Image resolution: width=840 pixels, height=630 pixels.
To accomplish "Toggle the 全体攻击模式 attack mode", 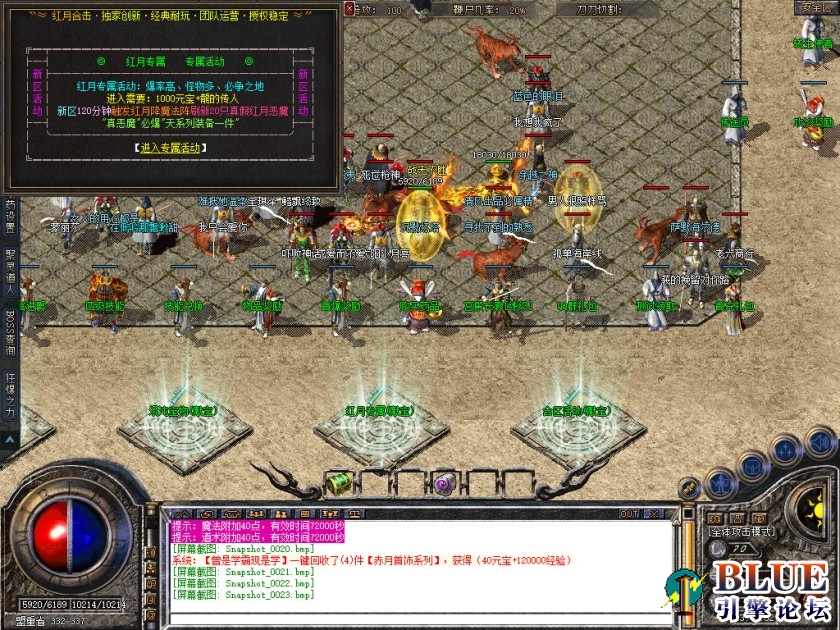I will (x=743, y=532).
